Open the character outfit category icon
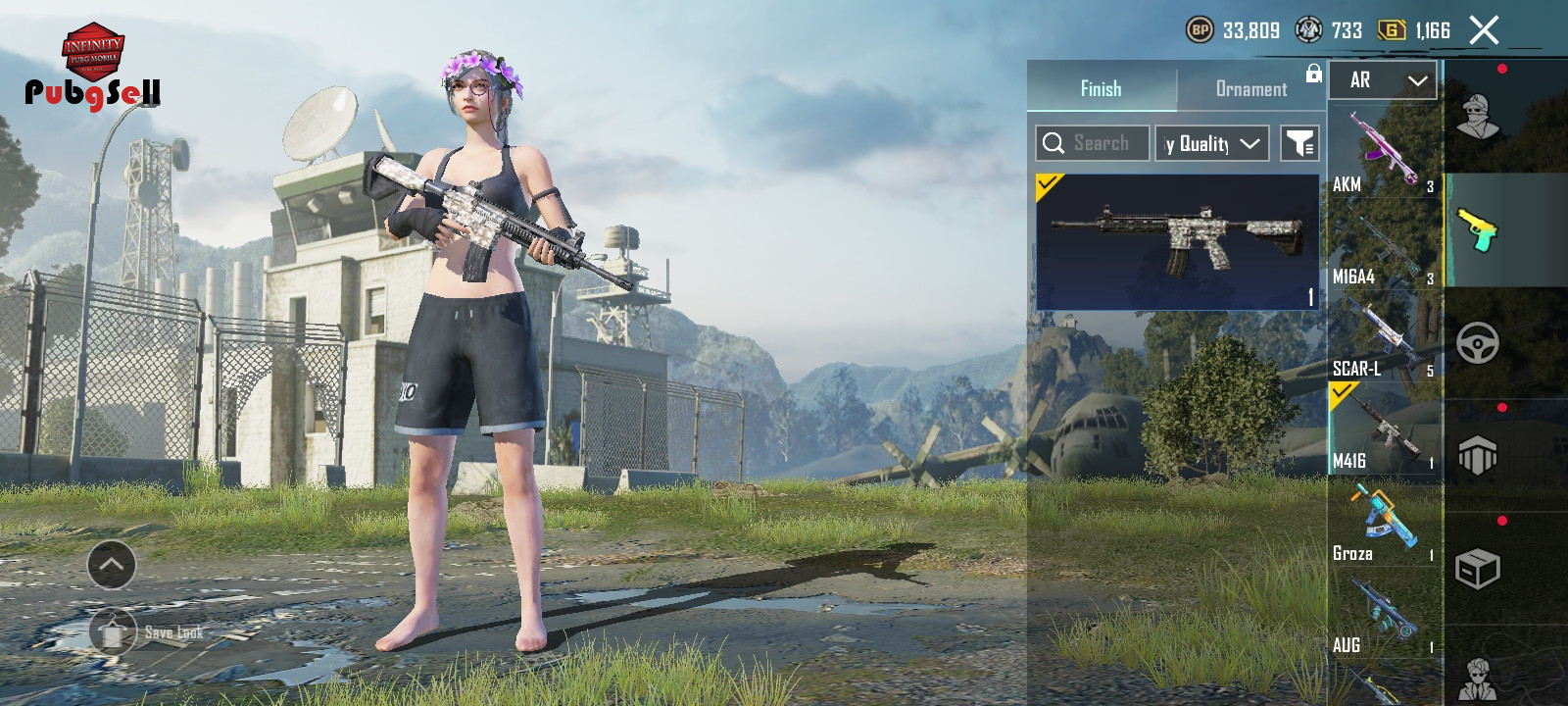Screen dimensions: 1568x706 pyautogui.click(x=1478, y=117)
